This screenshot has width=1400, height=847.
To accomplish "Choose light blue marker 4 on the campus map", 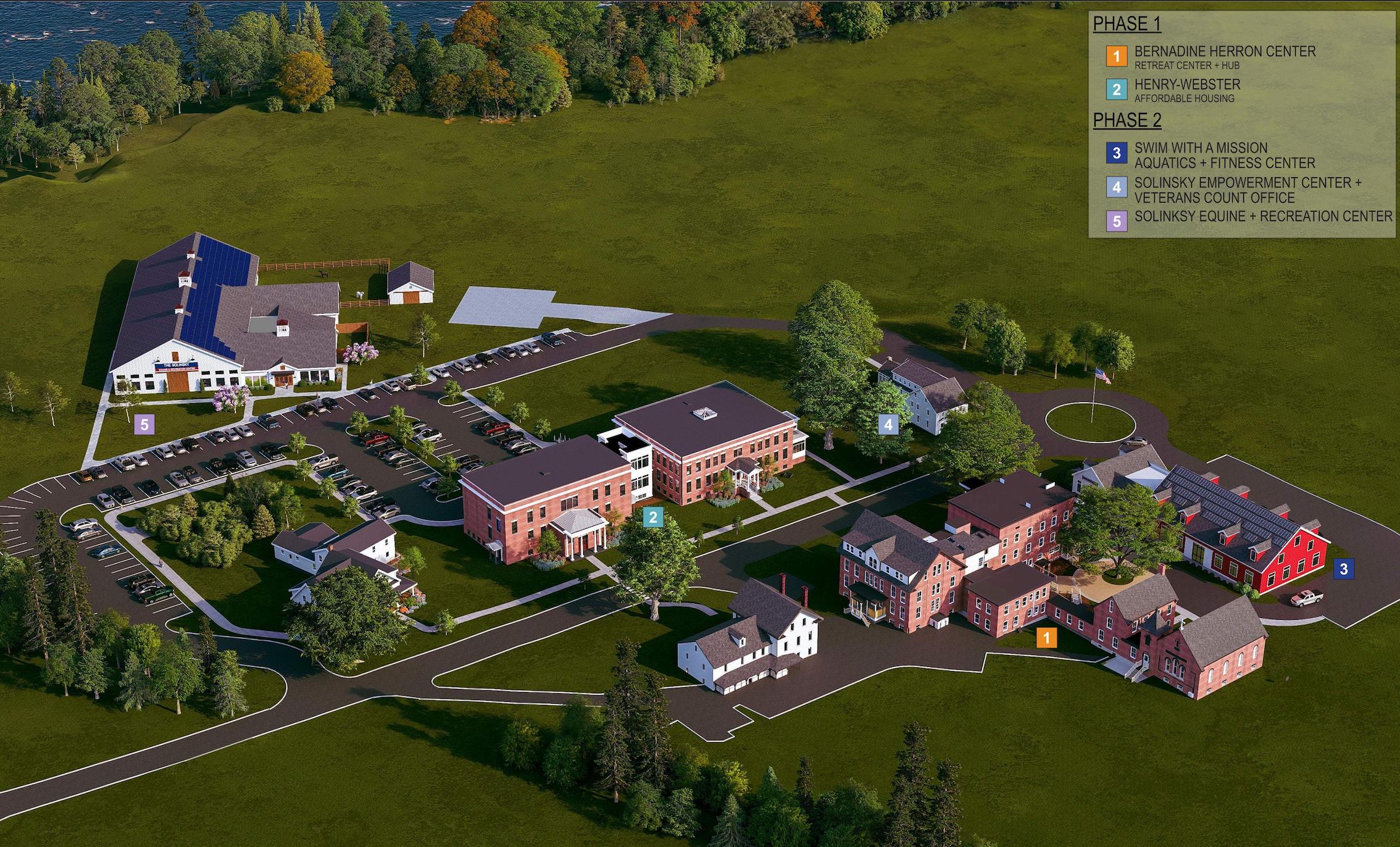I will (888, 424).
